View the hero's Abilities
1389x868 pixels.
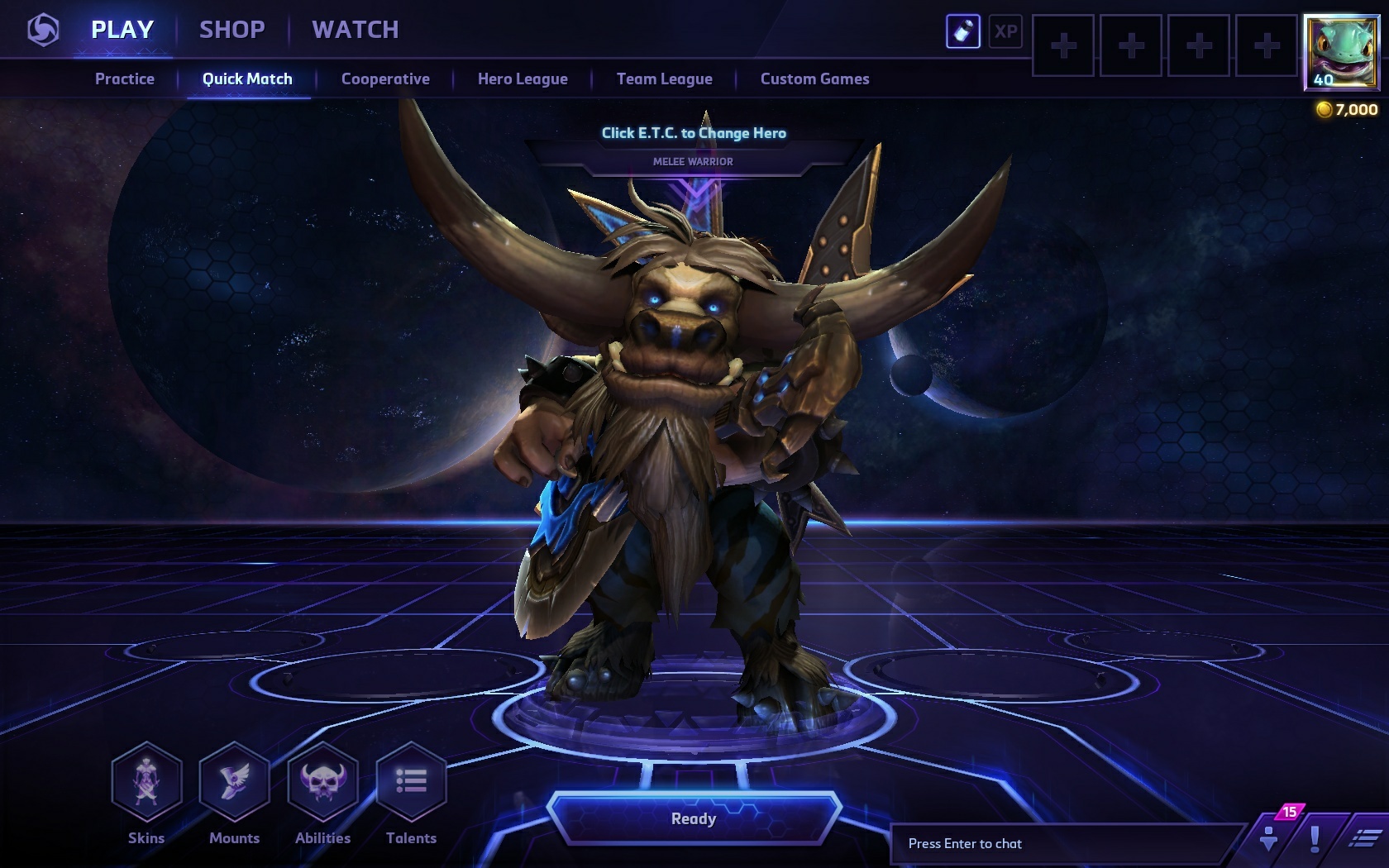pos(323,782)
